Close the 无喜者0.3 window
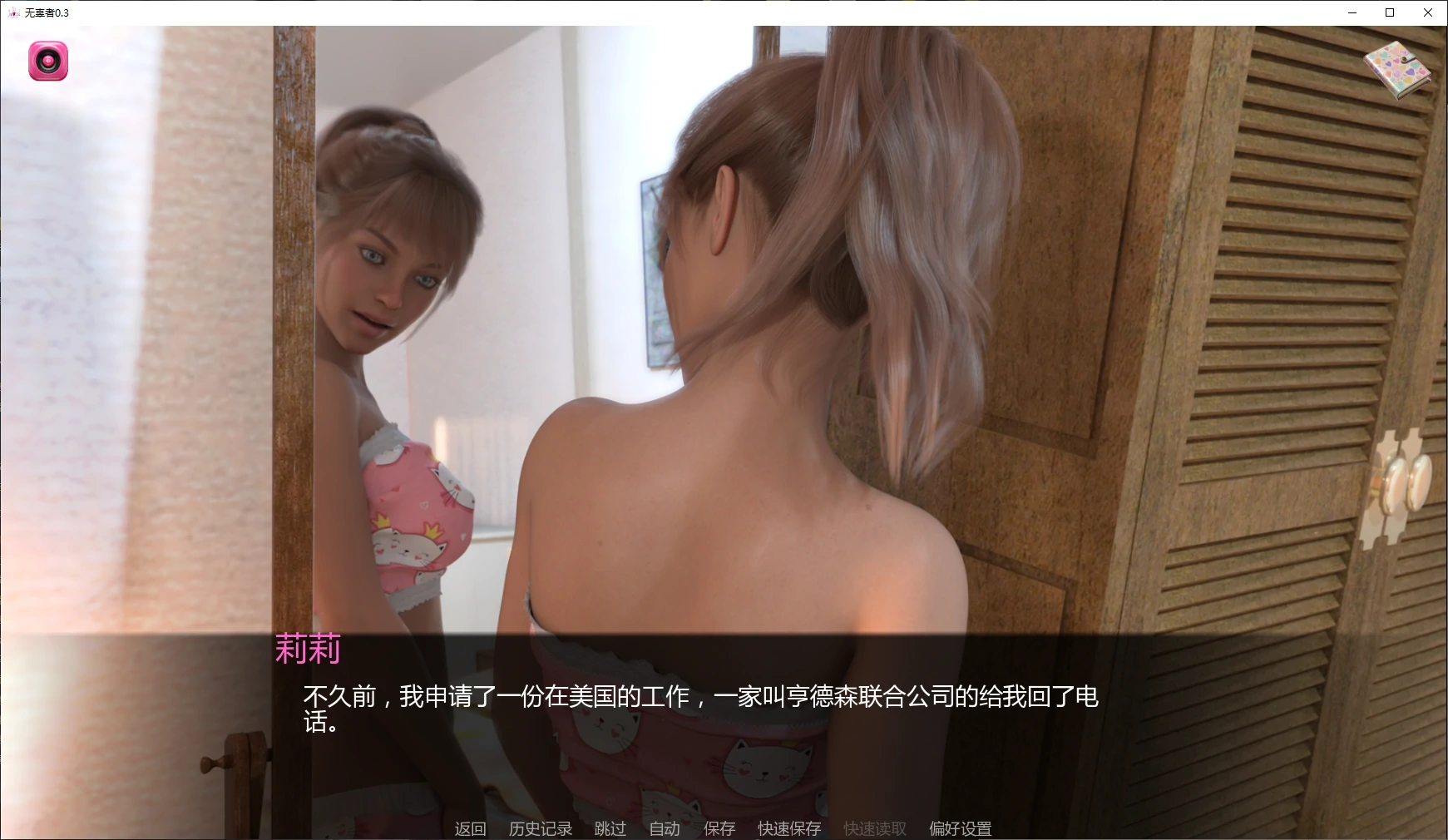1448x840 pixels. (1427, 13)
